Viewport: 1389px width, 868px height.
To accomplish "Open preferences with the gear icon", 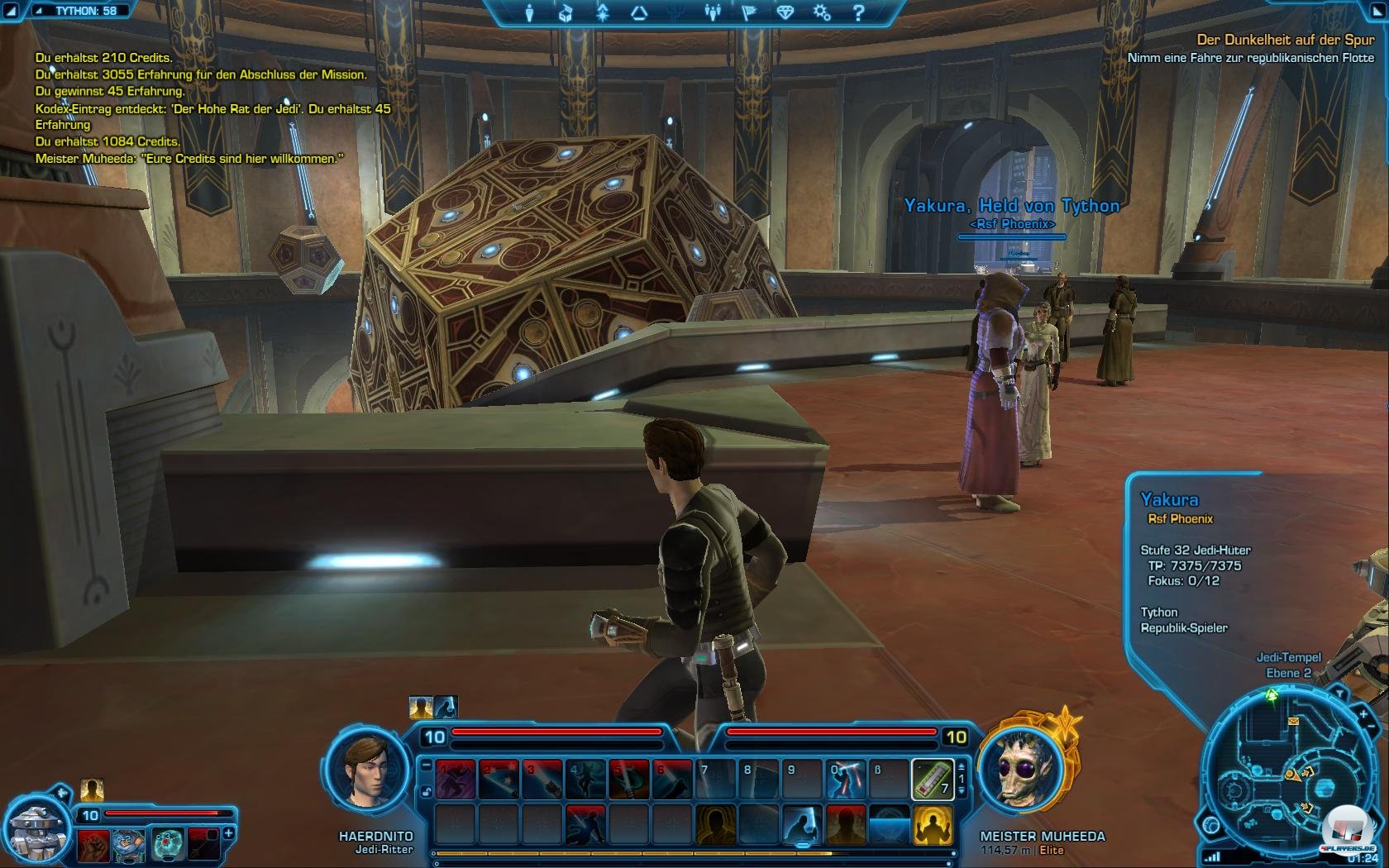I will [822, 13].
